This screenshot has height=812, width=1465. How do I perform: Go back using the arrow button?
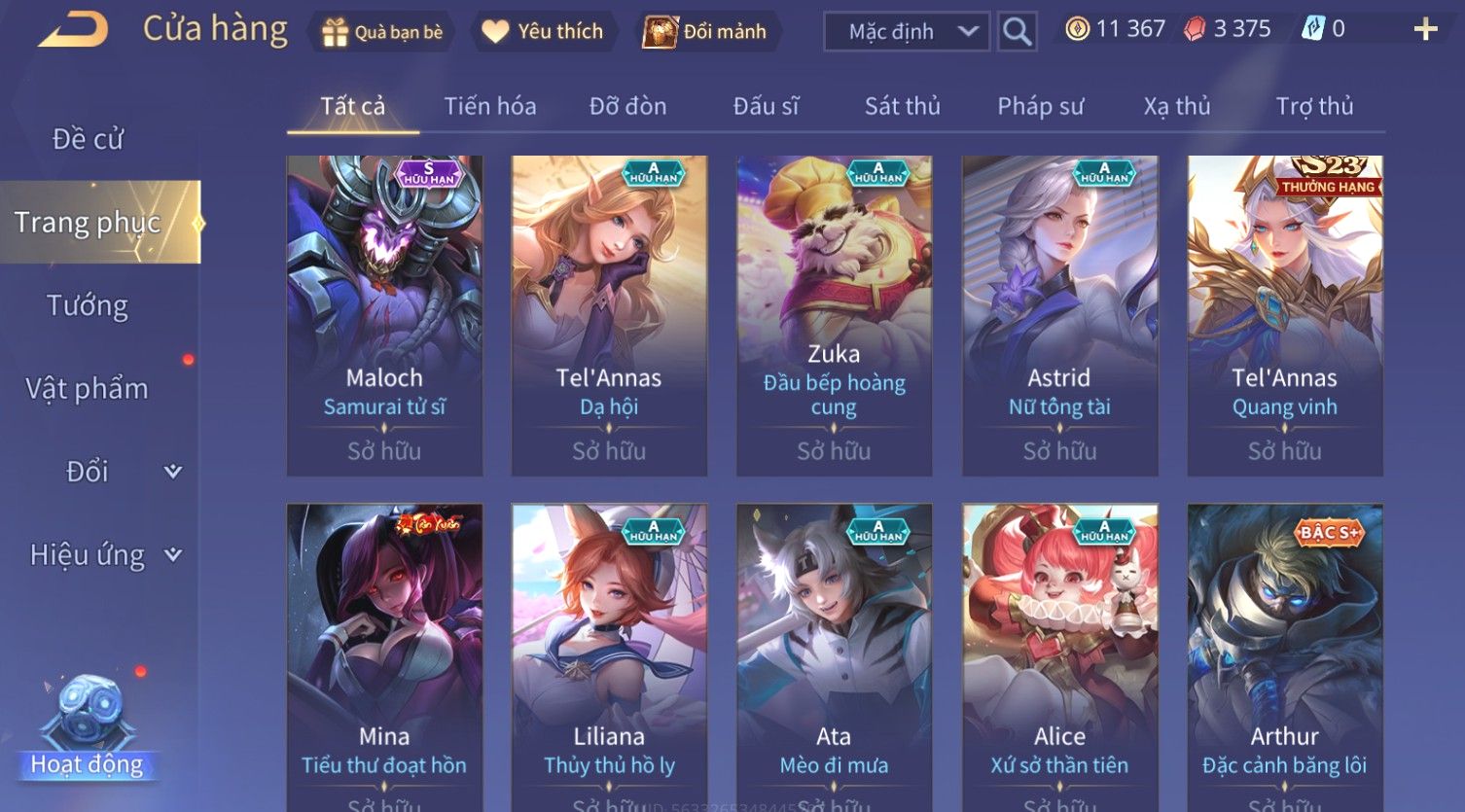(73, 29)
